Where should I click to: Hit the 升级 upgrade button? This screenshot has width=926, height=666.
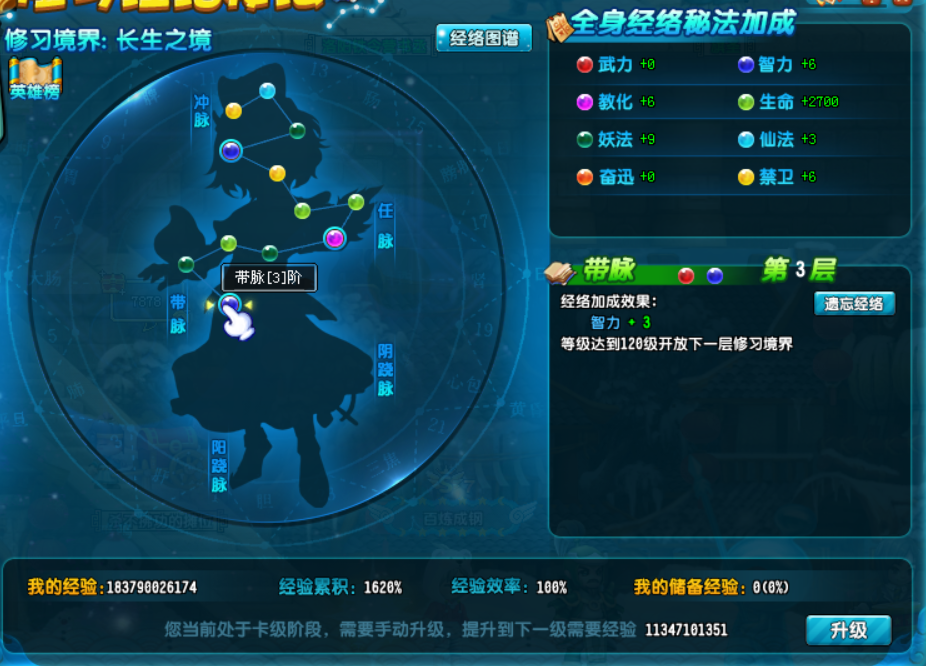(848, 630)
